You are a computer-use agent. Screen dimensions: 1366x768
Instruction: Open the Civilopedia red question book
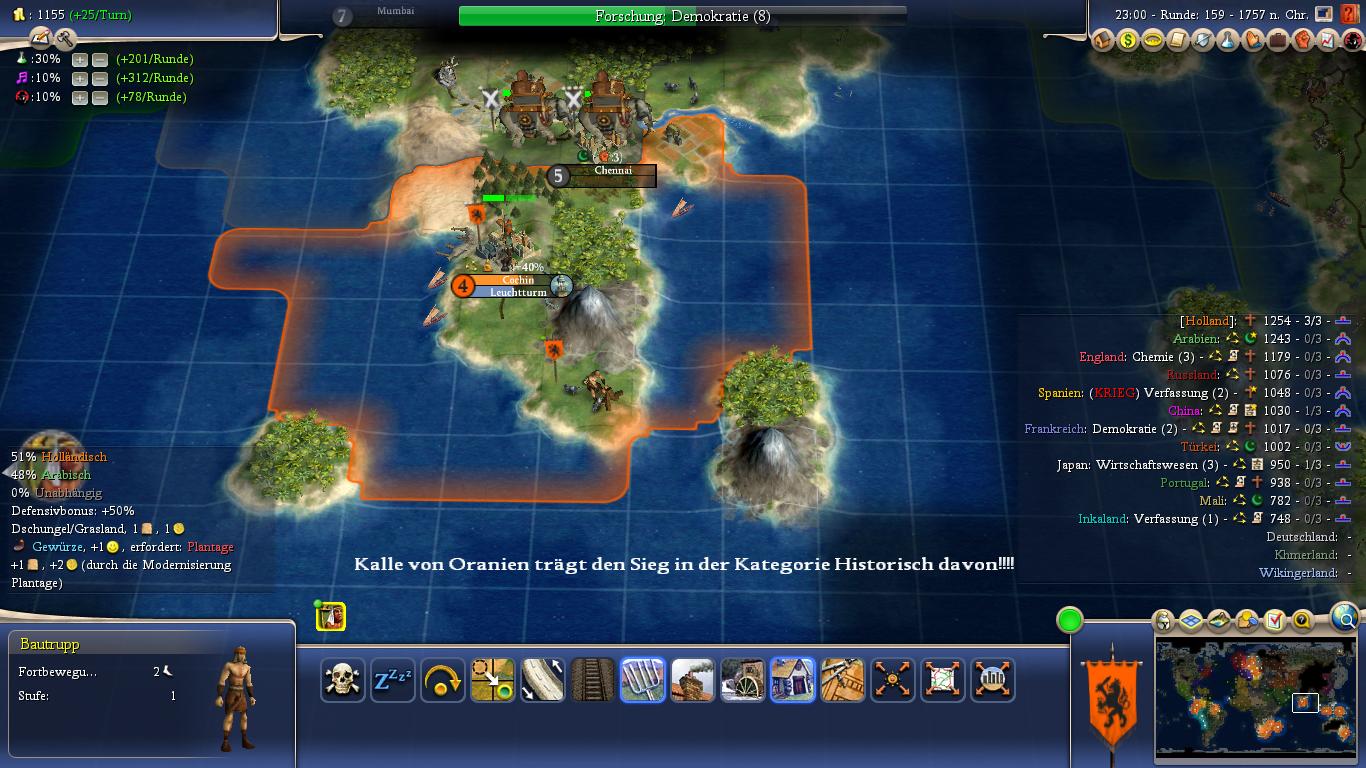(1350, 14)
